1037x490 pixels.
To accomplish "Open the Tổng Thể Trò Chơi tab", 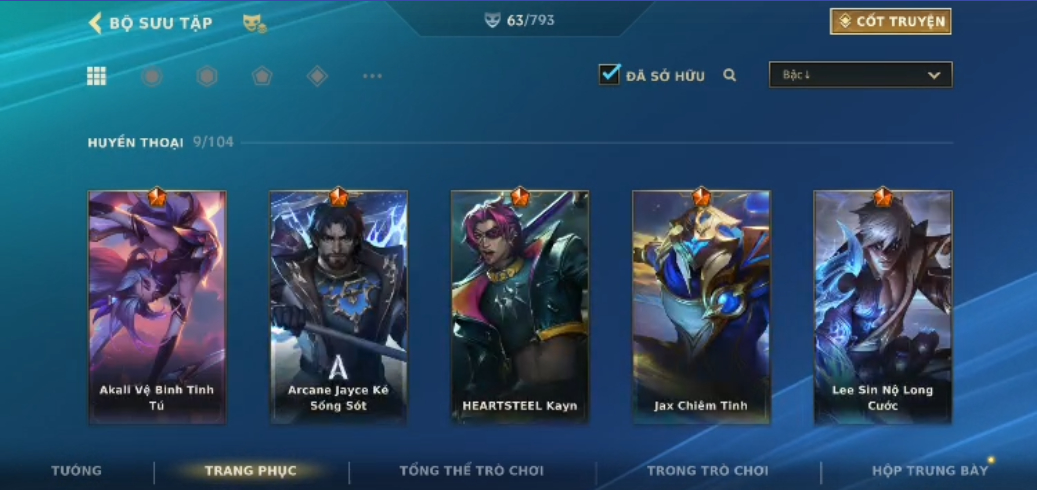I will 471,471.
